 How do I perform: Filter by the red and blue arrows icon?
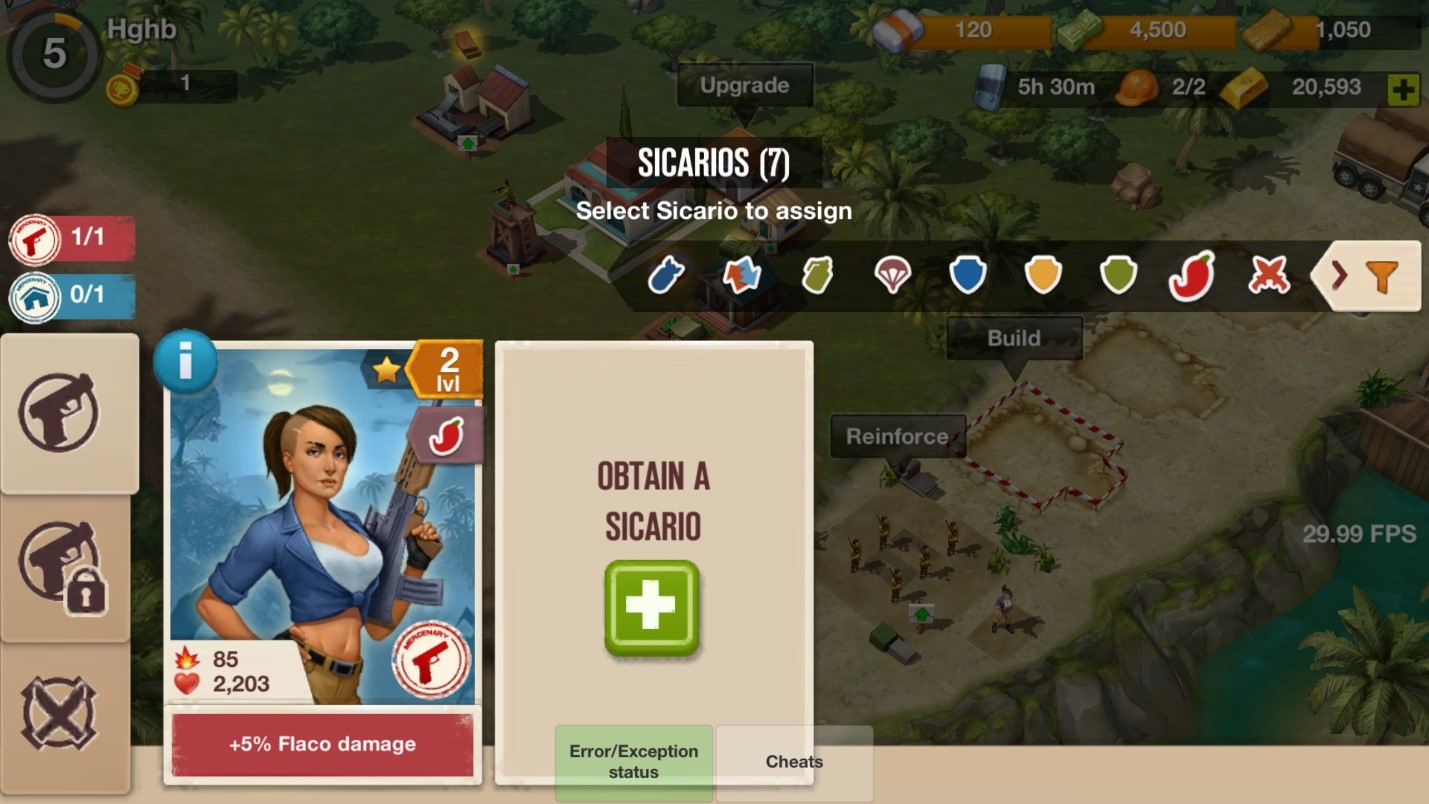[741, 275]
